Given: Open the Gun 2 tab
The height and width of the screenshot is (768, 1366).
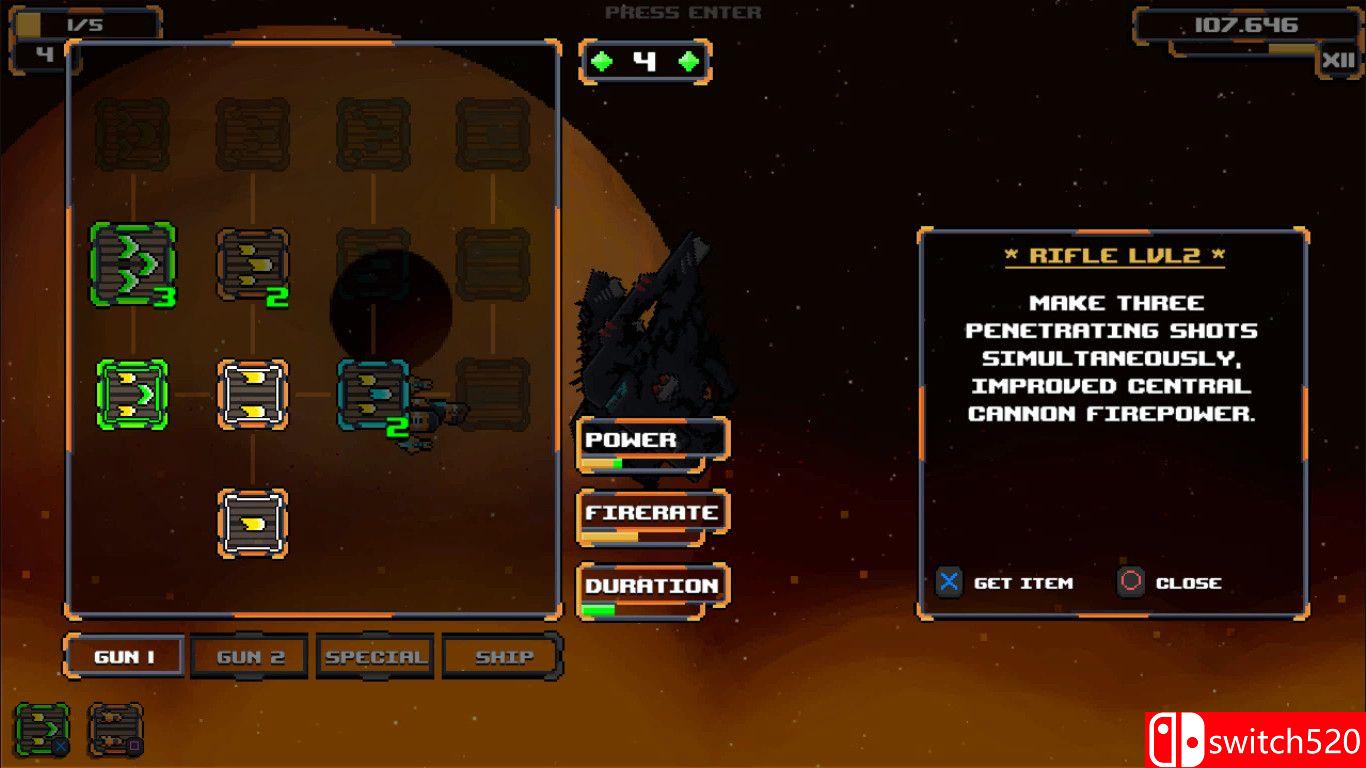Looking at the screenshot, I should 250,657.
